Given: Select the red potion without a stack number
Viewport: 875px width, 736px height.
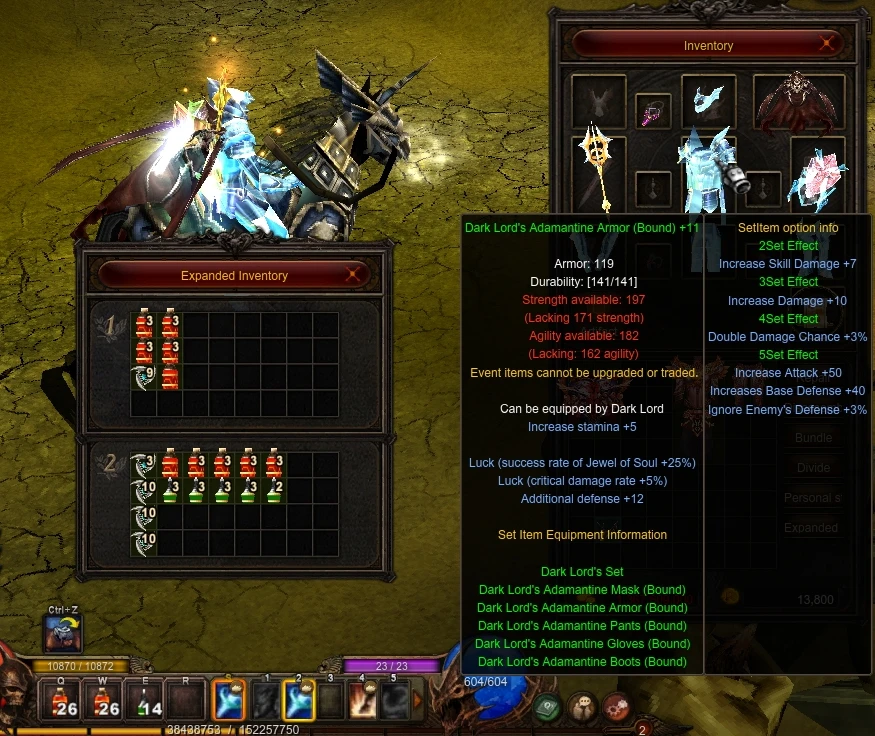Looking at the screenshot, I should tap(170, 378).
